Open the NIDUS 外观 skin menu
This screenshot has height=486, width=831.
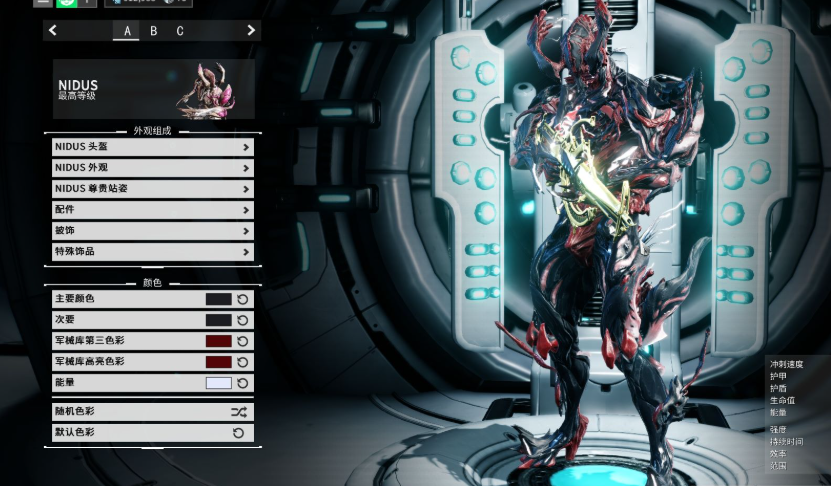coord(153,168)
